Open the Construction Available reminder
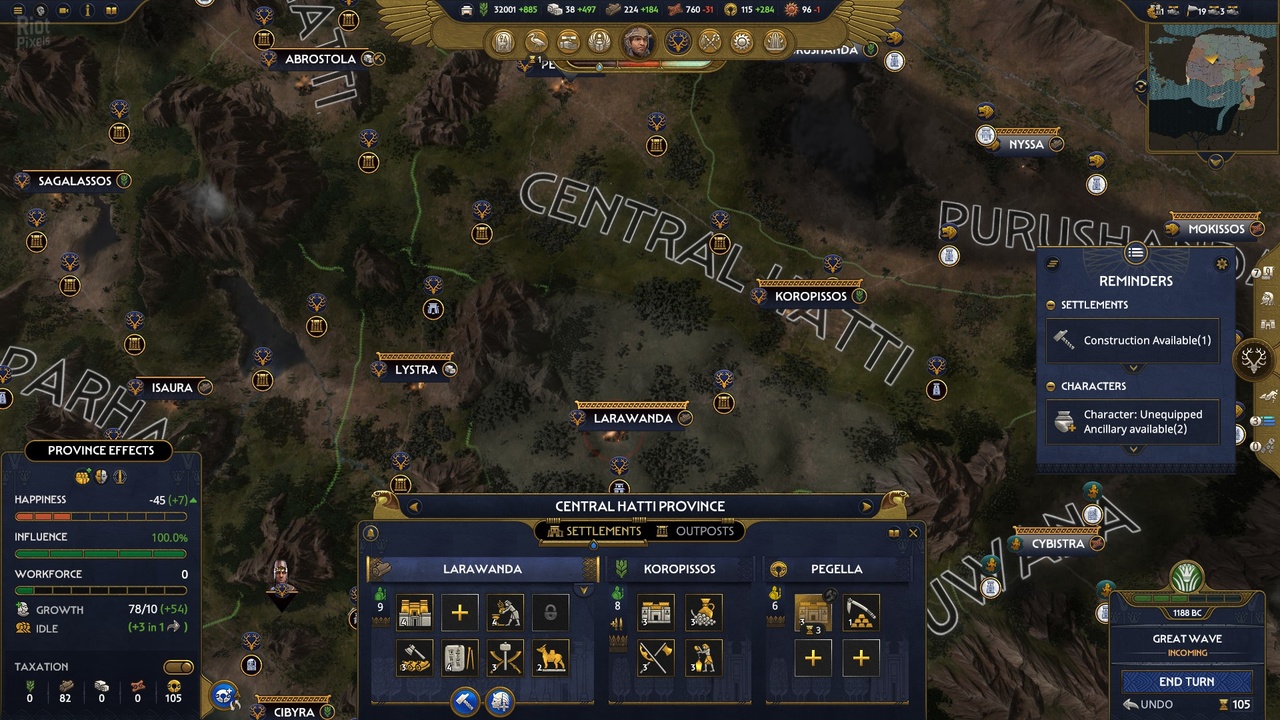 click(1132, 340)
